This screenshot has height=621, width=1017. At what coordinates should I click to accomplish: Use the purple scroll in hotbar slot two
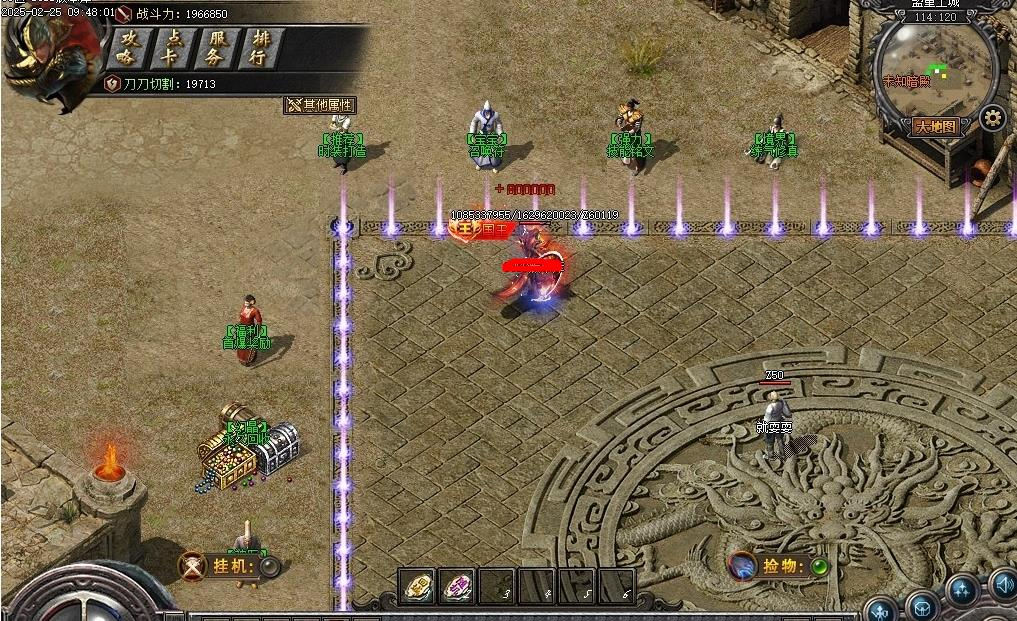coord(458,586)
